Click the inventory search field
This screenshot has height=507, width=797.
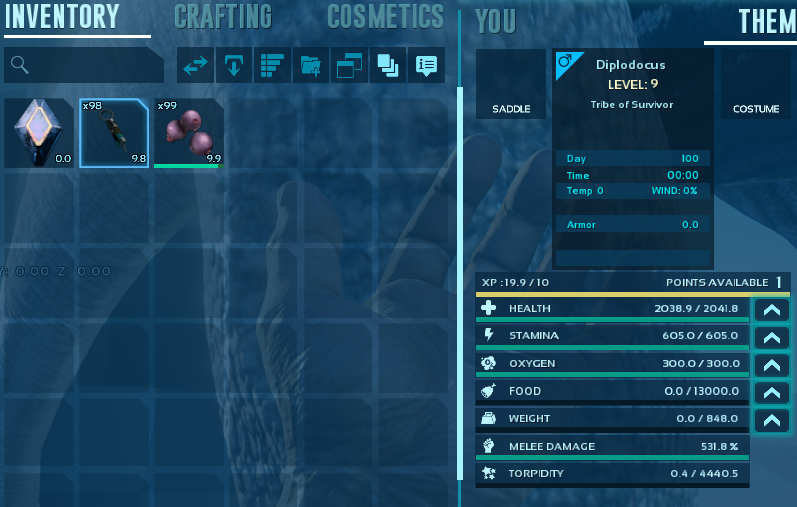point(84,66)
